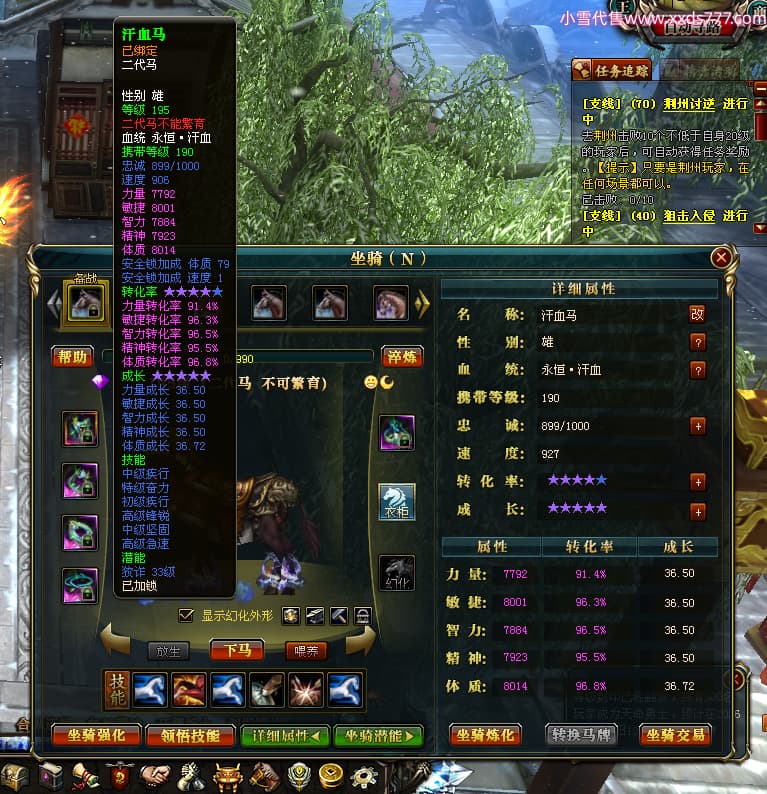Click the 坐骑交易 mount trade button

click(675, 735)
